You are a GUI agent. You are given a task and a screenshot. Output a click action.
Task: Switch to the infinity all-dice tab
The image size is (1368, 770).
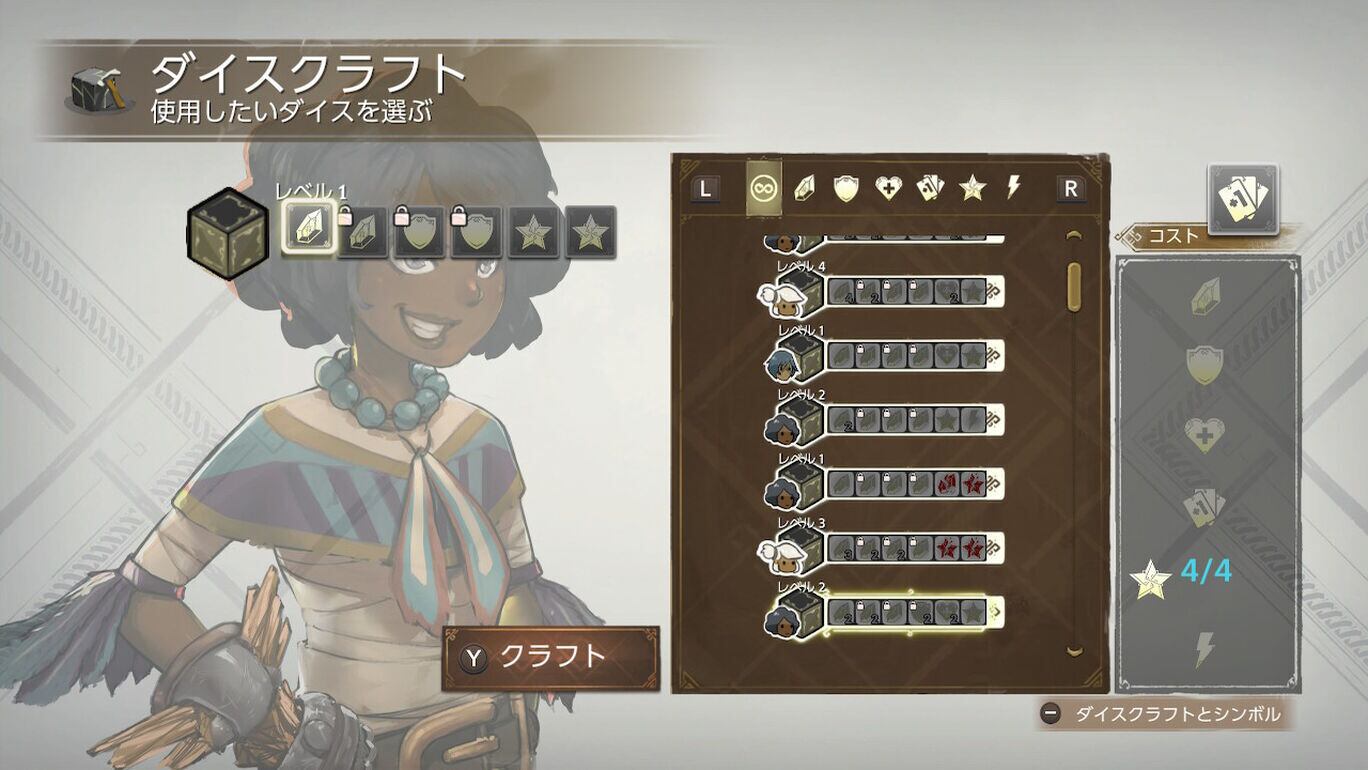click(x=764, y=188)
